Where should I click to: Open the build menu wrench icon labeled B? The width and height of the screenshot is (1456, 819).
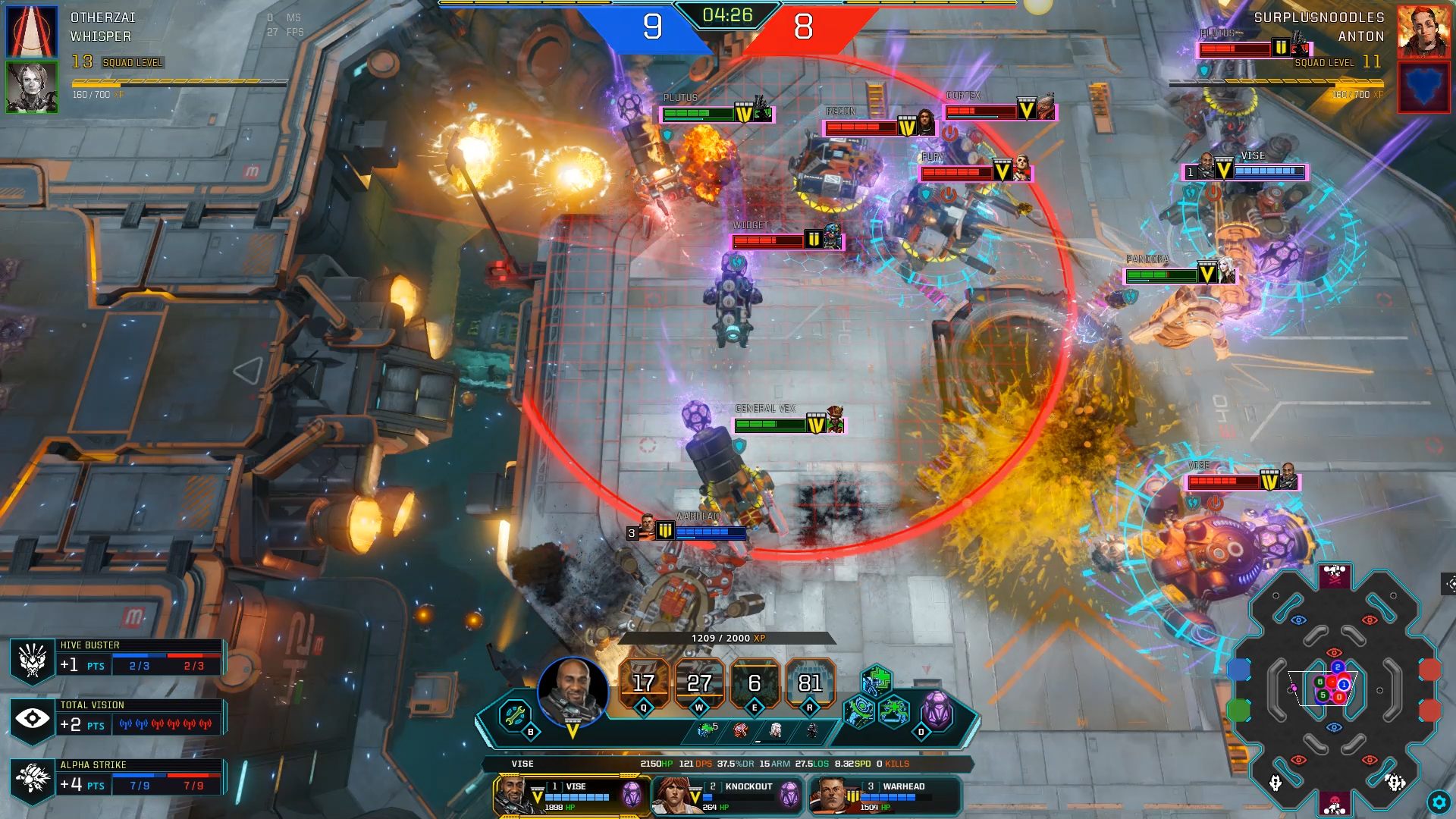513,714
